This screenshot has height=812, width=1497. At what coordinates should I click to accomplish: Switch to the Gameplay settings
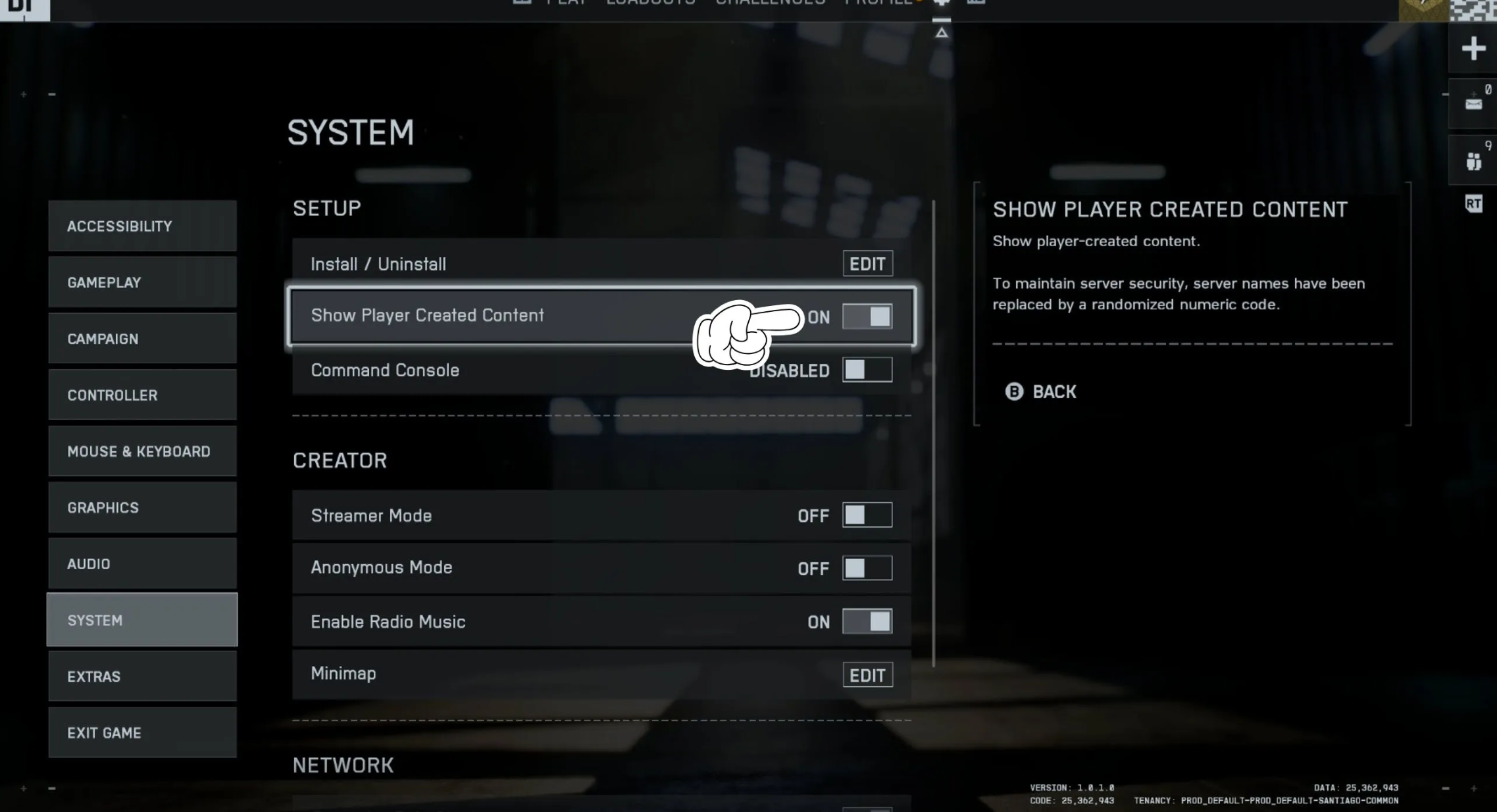[142, 282]
